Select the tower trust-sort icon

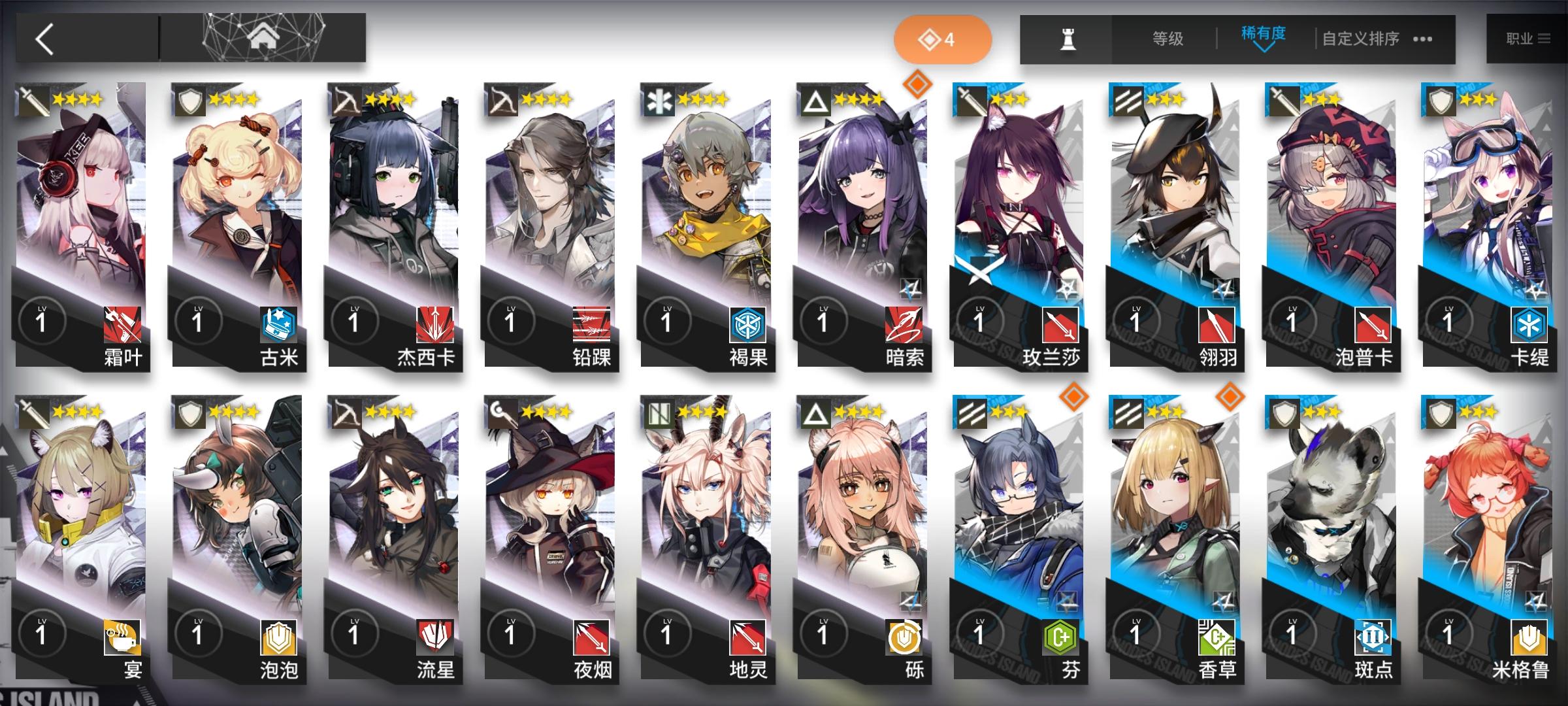[1066, 39]
